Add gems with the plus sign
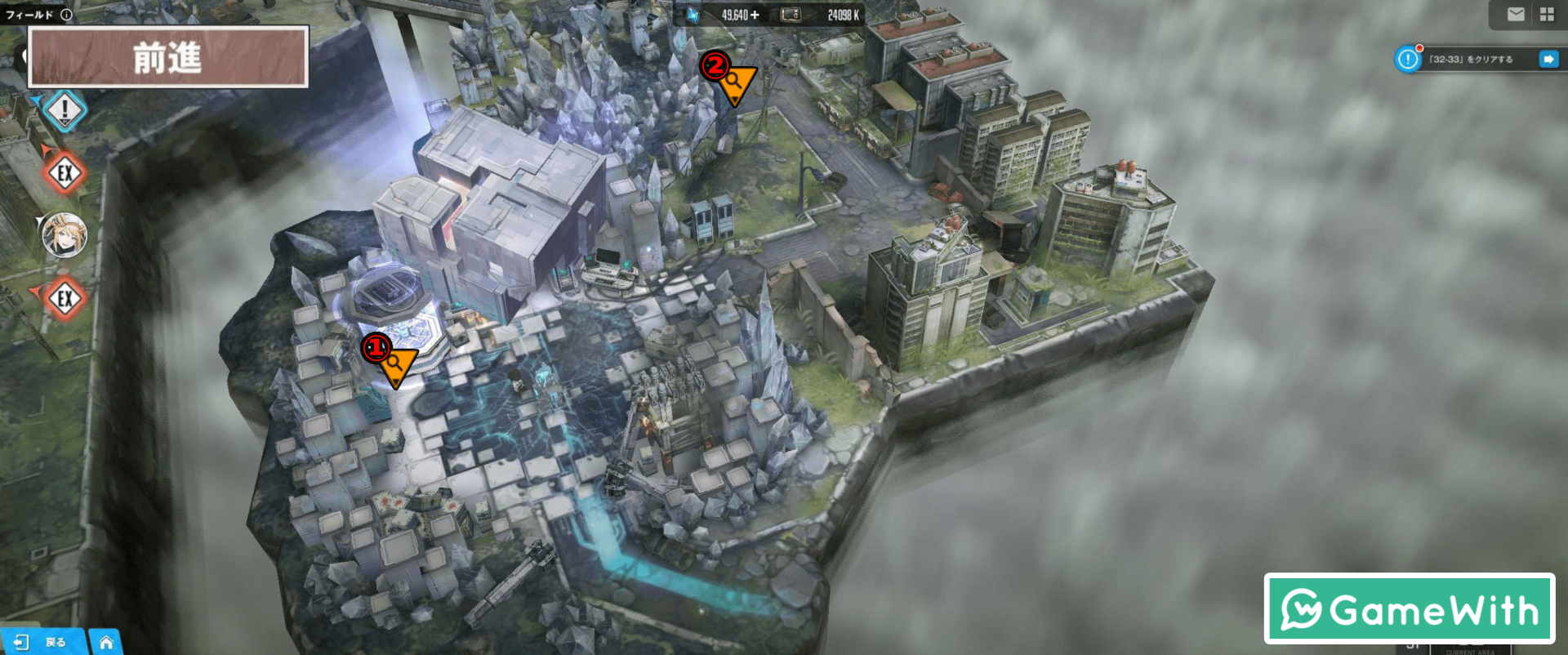The height and width of the screenshot is (655, 1568). tap(755, 15)
